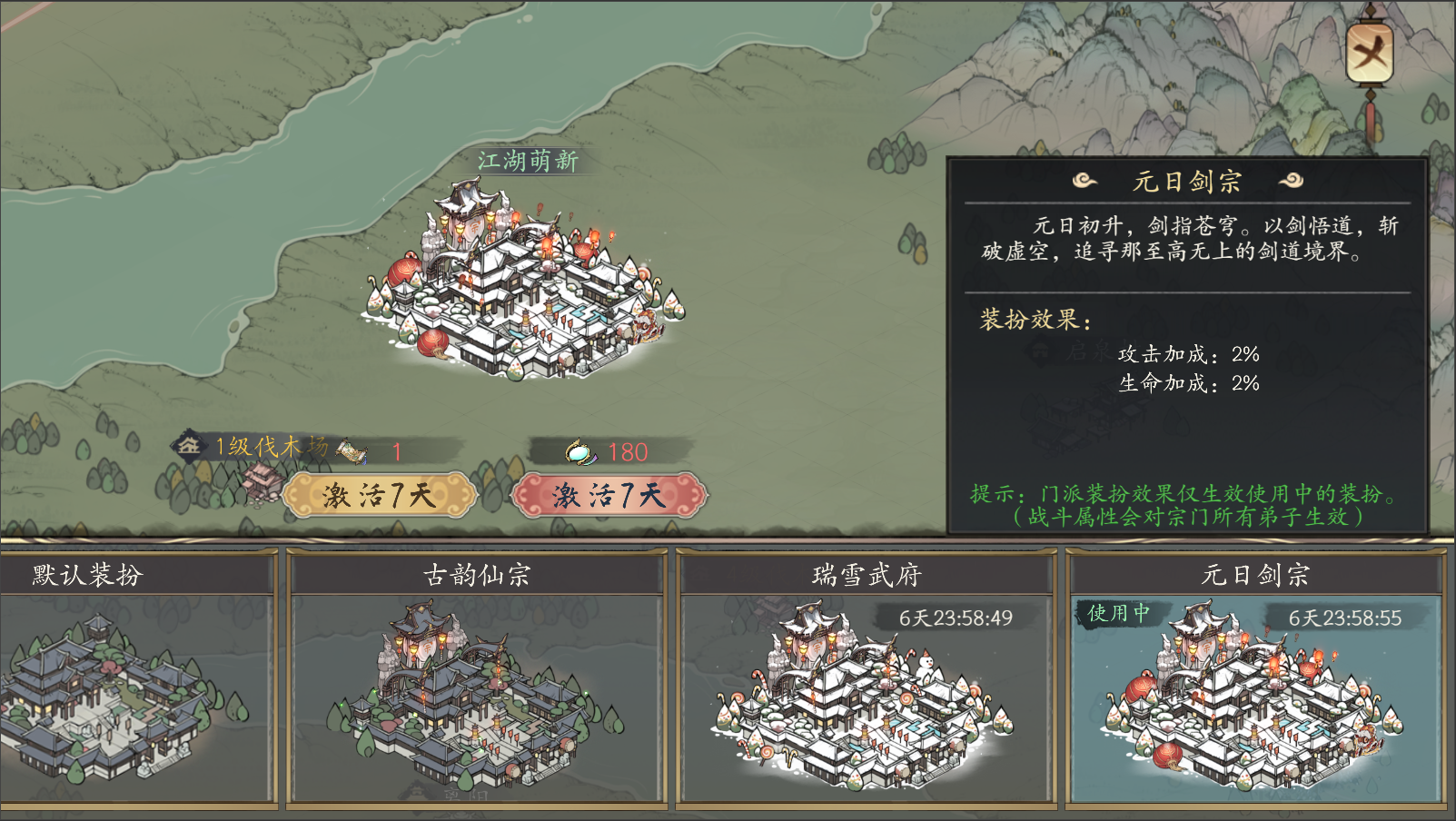Click the 攻击加成 2% stat line

click(1185, 356)
